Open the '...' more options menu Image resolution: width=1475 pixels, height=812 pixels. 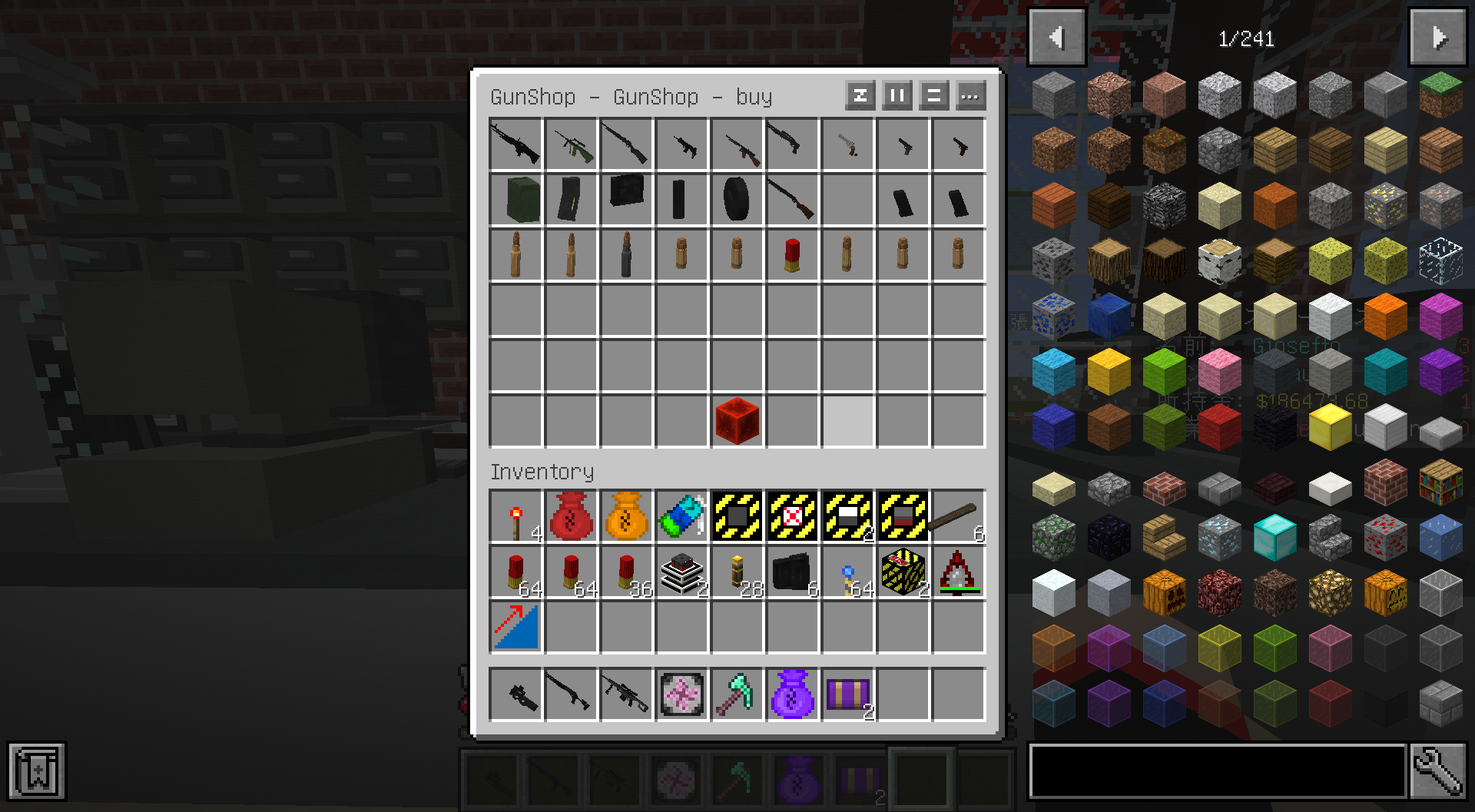970,96
